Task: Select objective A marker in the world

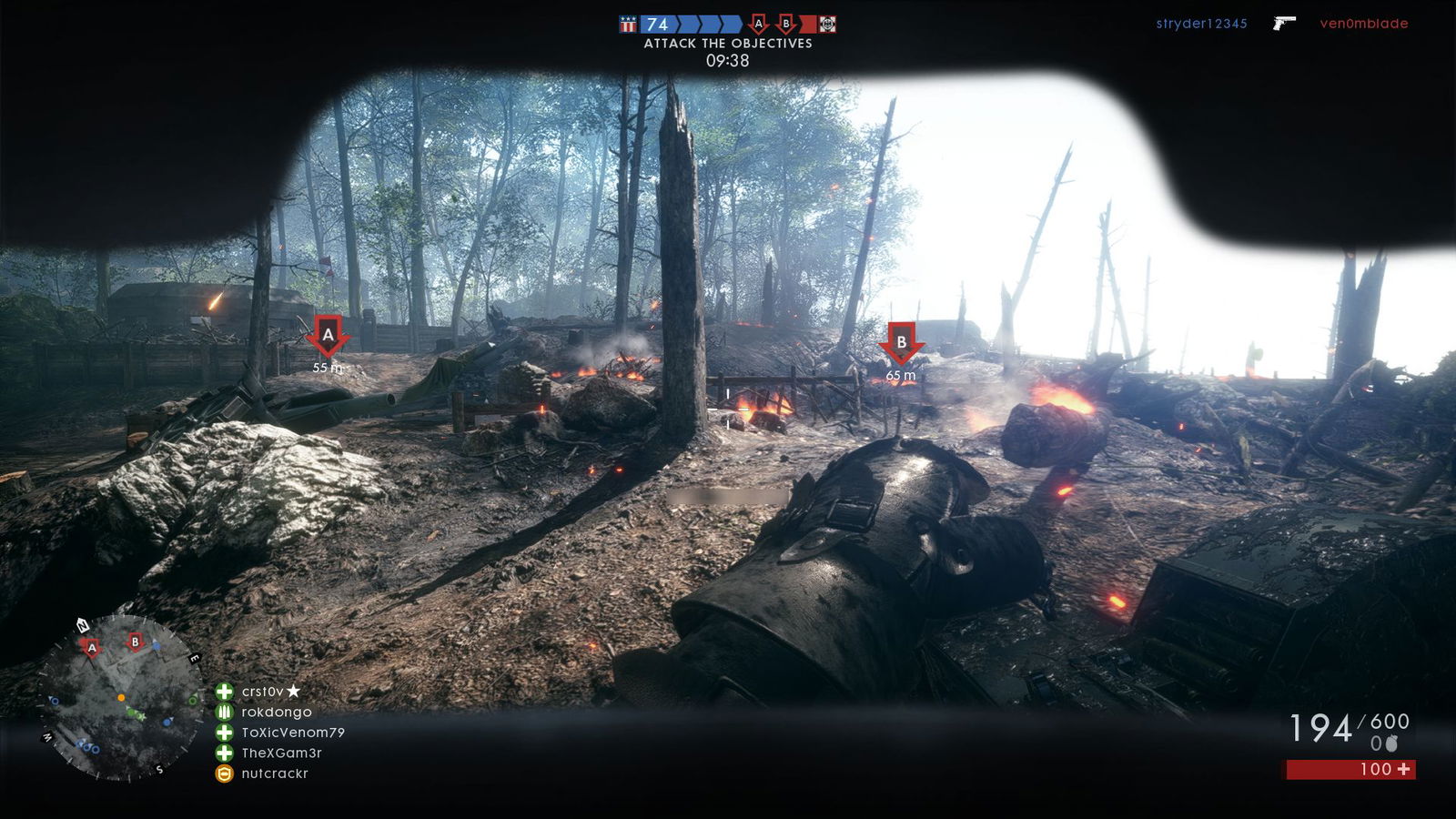Action: point(328,336)
